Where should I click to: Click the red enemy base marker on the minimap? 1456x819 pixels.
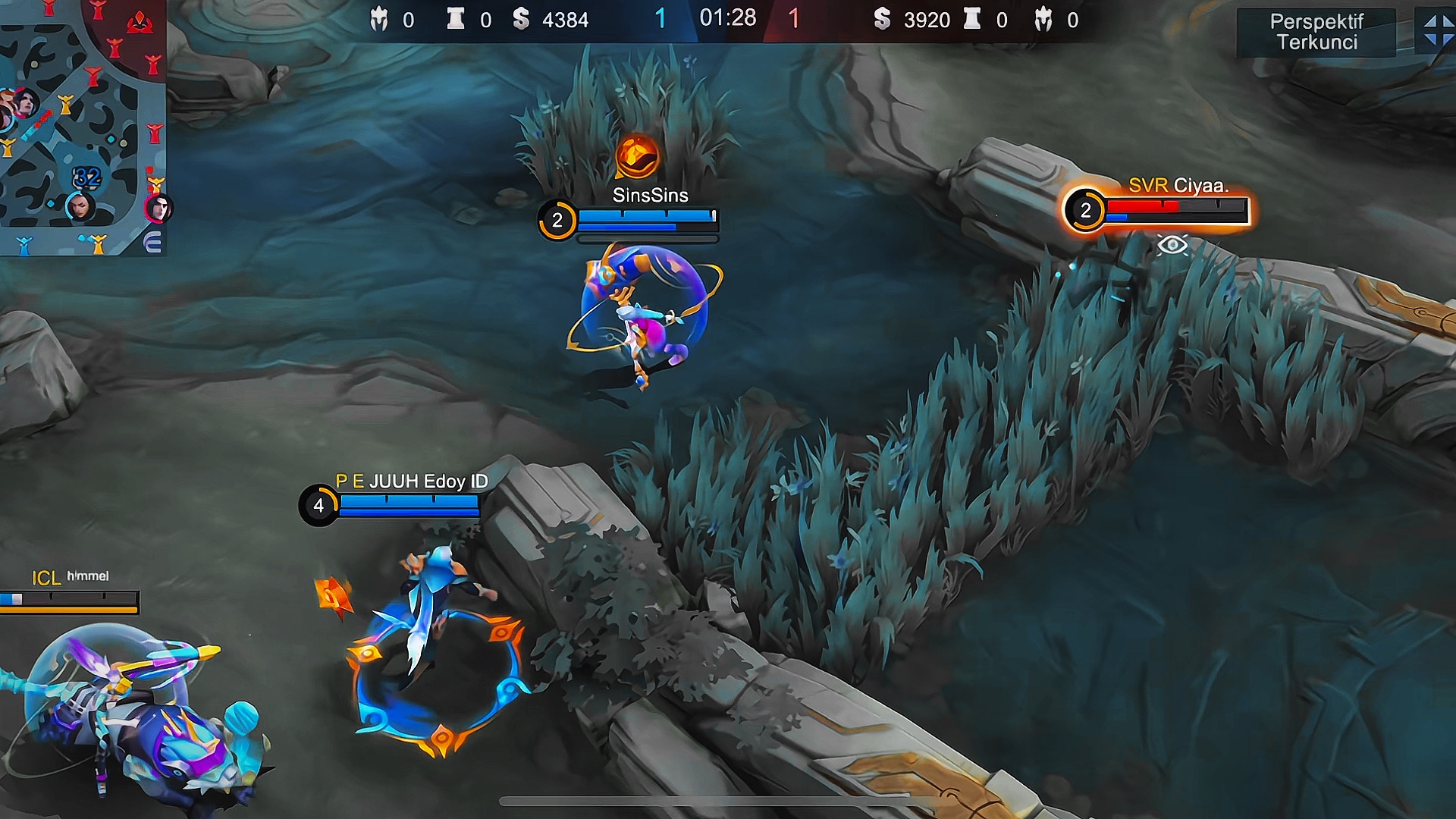[x=140, y=24]
